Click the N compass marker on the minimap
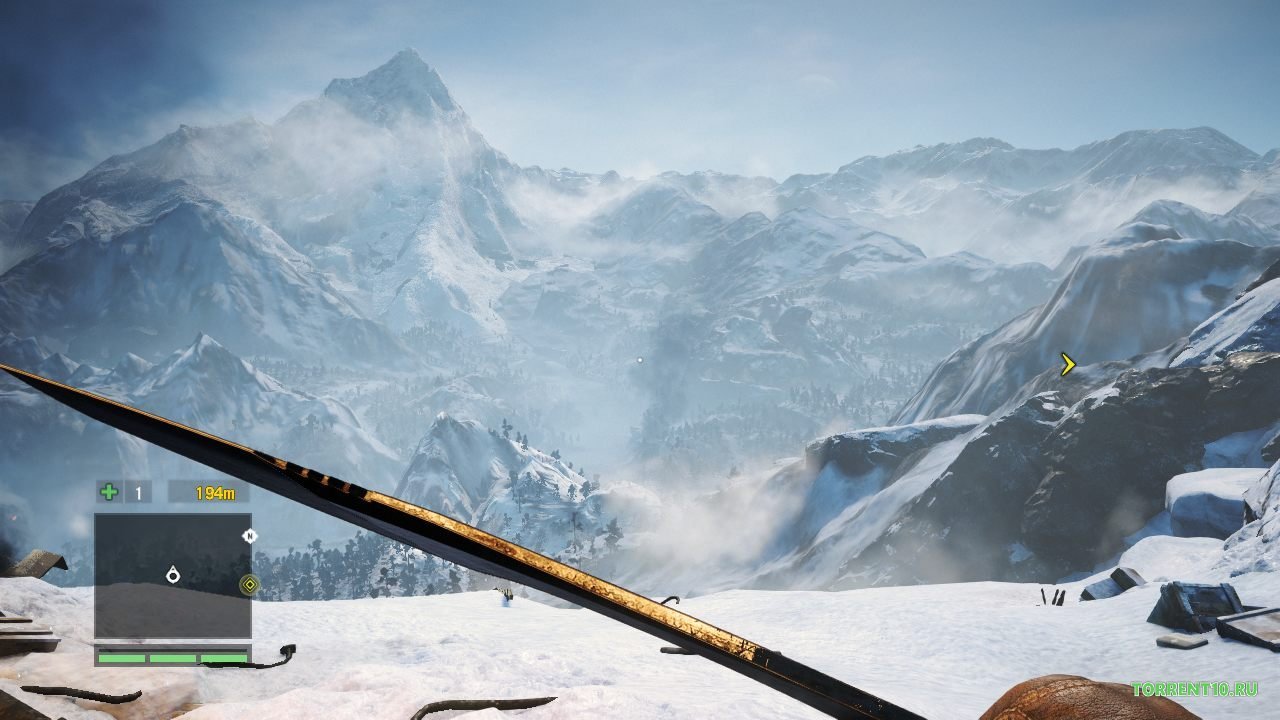1280x720 pixels. [x=250, y=535]
